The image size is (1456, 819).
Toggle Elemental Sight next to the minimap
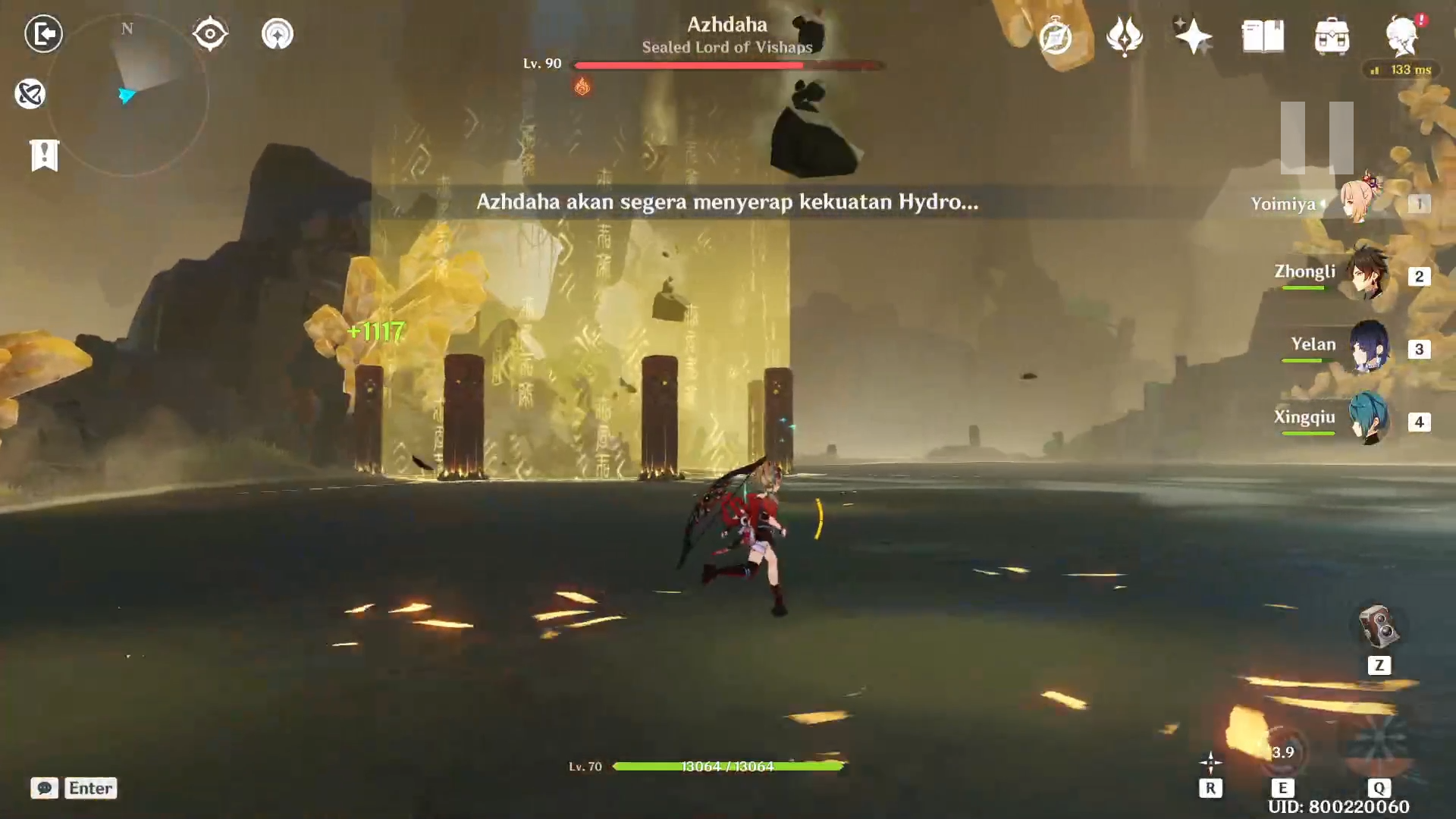[x=210, y=32]
